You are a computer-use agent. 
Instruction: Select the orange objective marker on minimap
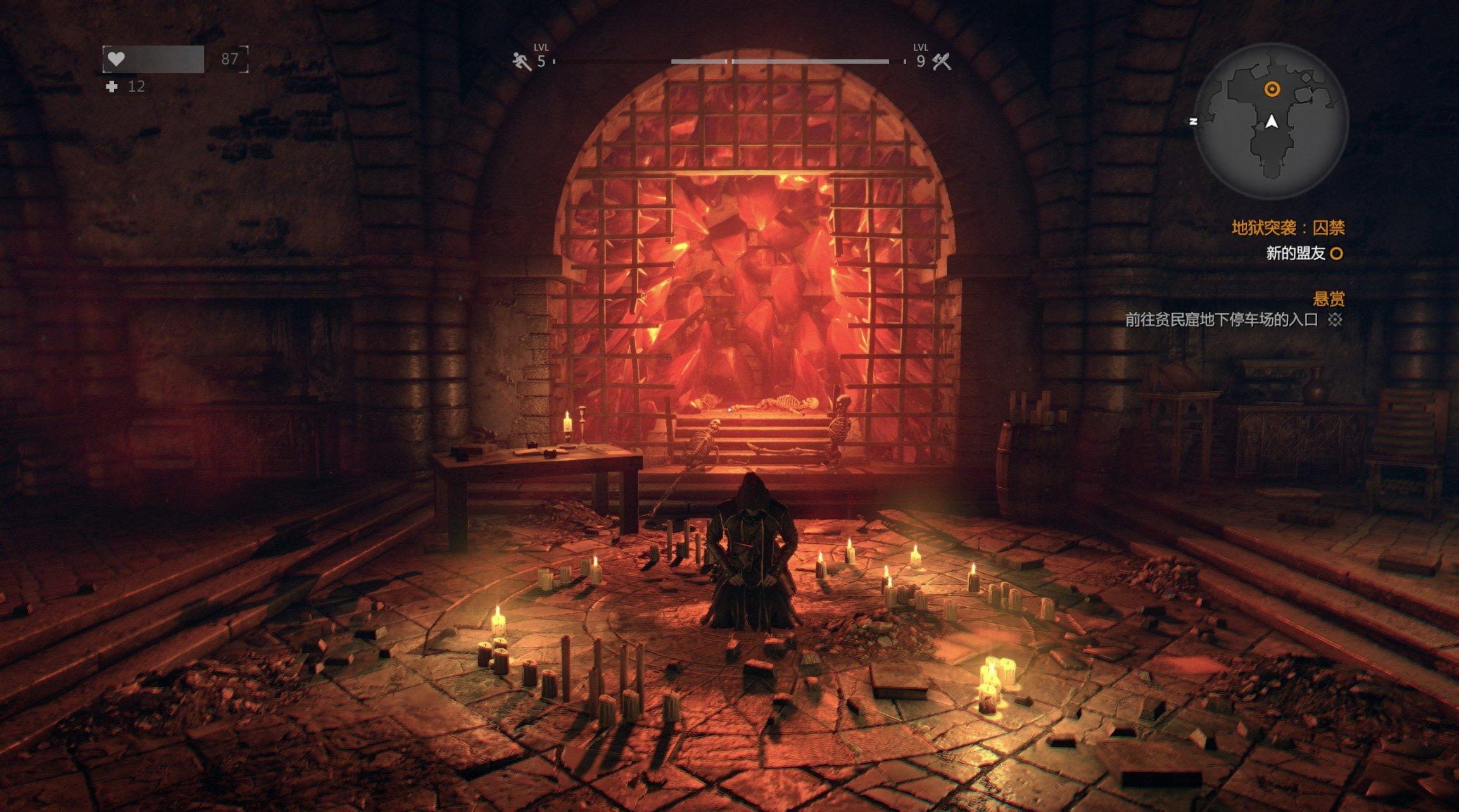pyautogui.click(x=1272, y=89)
